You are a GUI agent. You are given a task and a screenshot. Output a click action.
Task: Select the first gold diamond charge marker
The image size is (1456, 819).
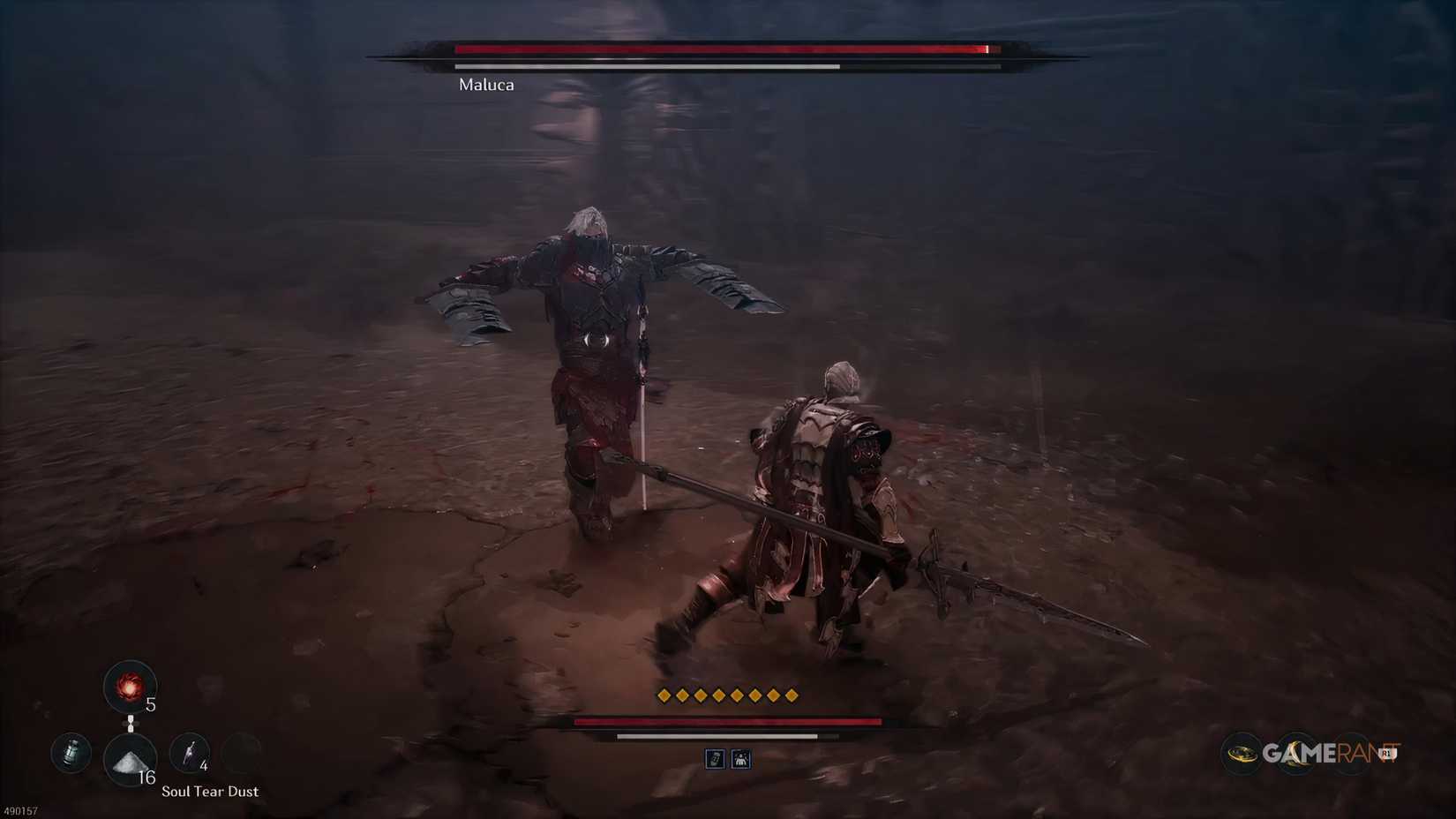663,695
